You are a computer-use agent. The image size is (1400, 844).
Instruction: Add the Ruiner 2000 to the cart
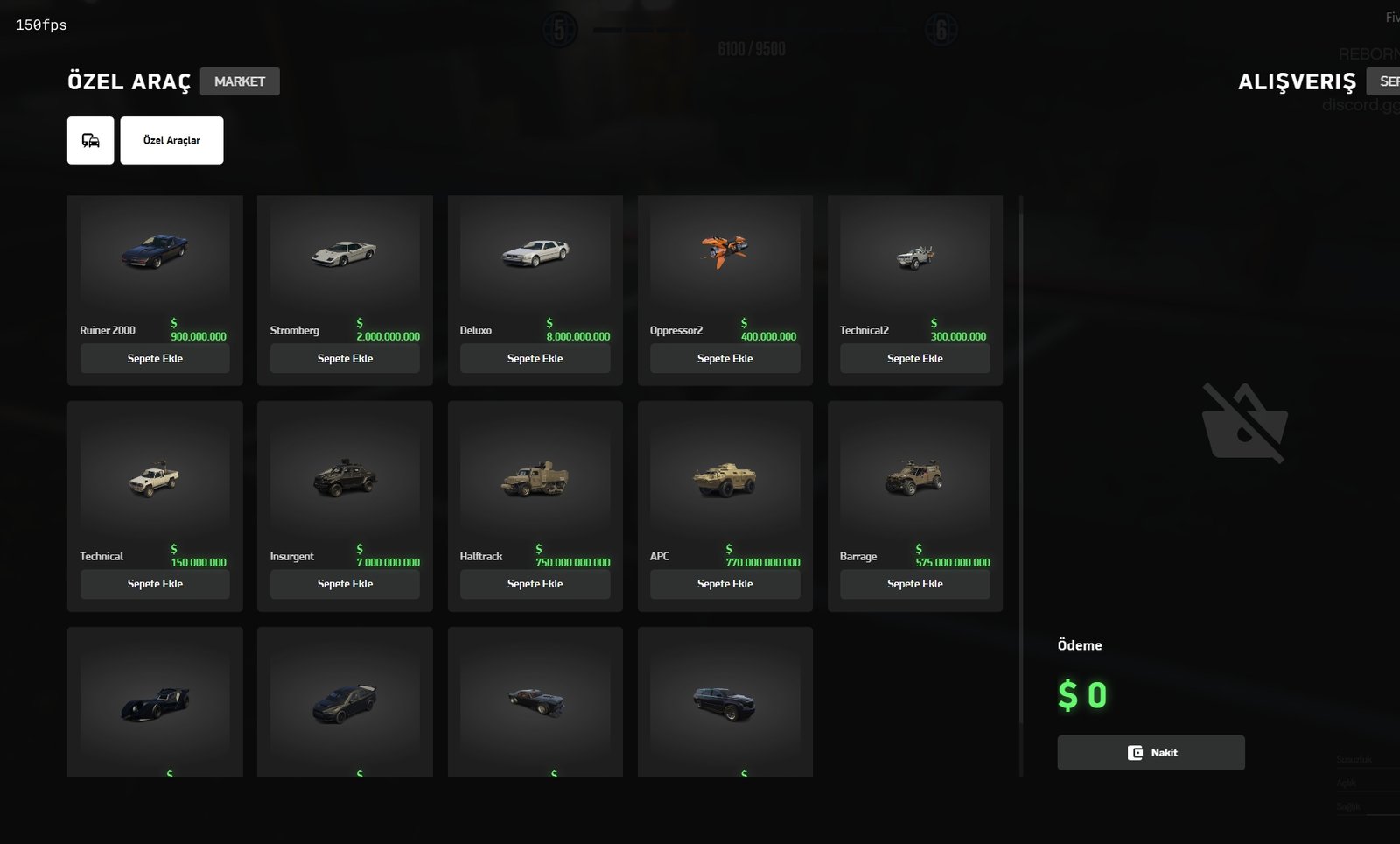click(155, 358)
